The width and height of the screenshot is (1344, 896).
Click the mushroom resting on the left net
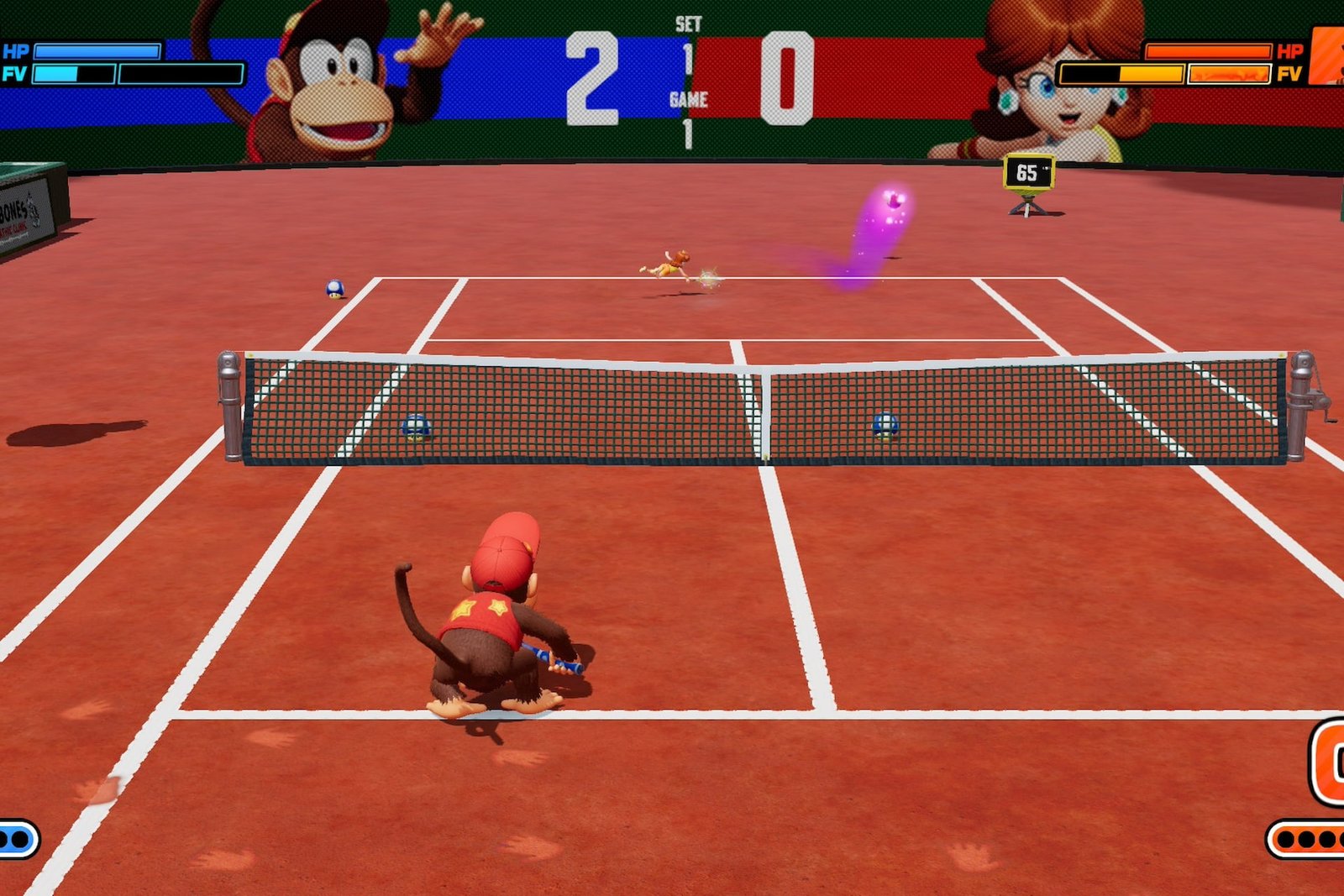pos(417,427)
